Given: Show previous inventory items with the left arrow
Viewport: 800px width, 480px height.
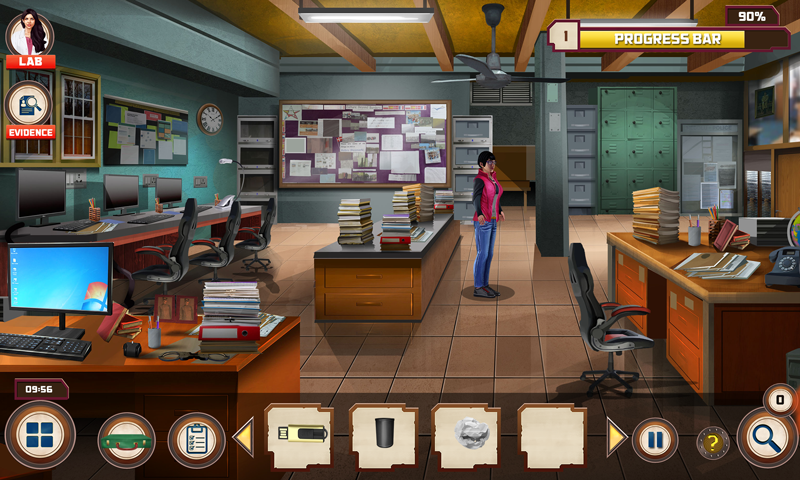Looking at the screenshot, I should coord(243,438).
